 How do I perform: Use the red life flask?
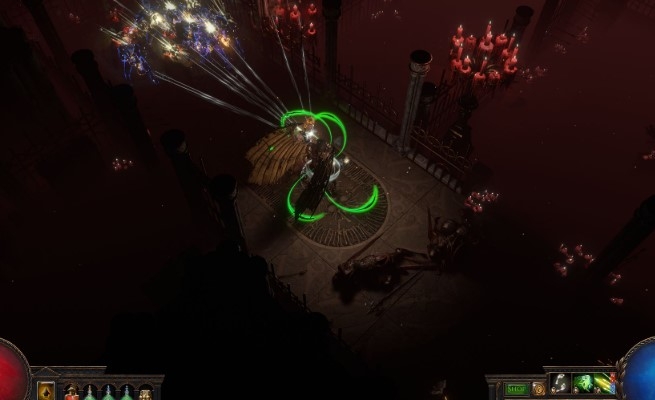72,392
